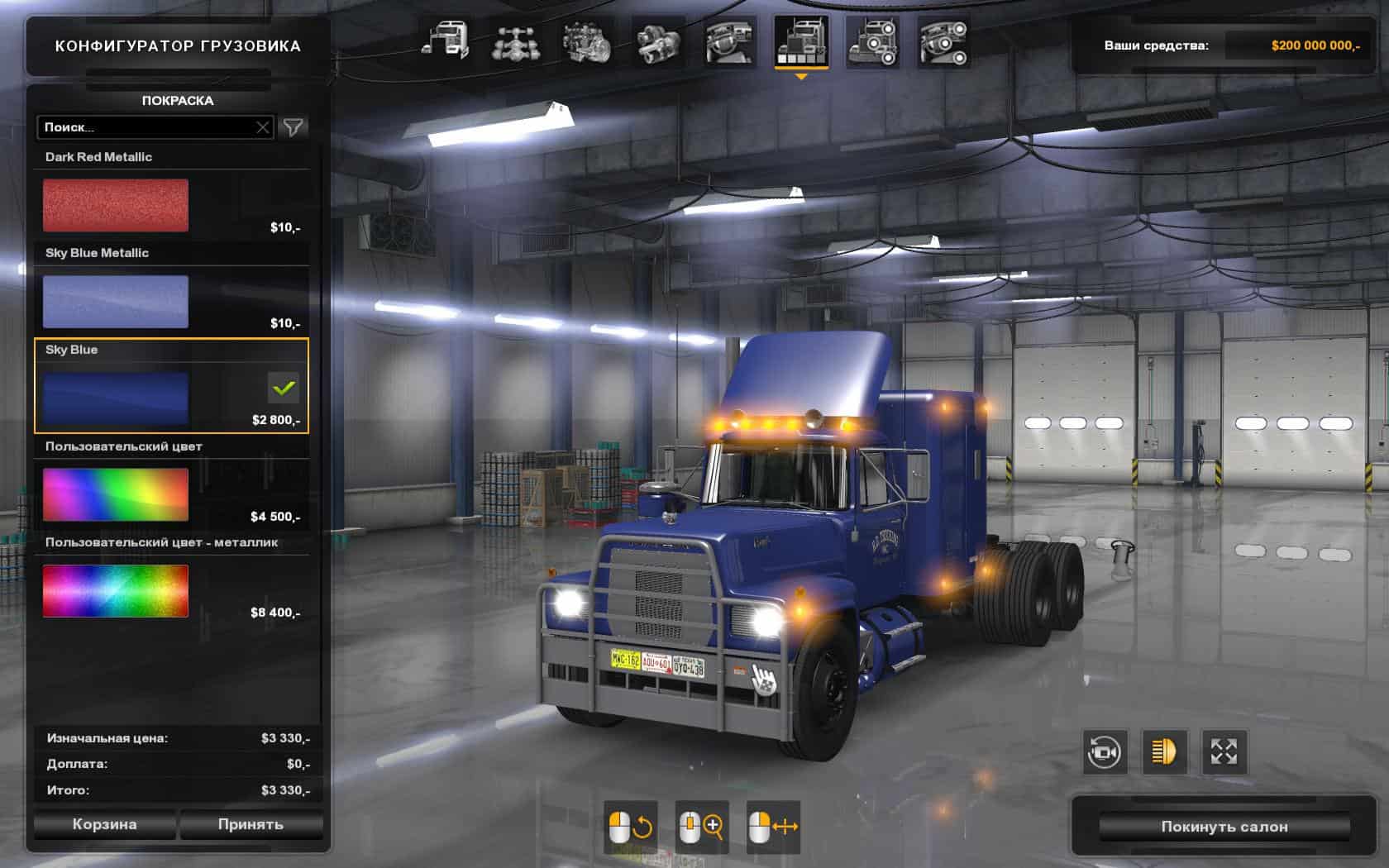Select Пользовательский цвет - металлик paint

[x=116, y=591]
